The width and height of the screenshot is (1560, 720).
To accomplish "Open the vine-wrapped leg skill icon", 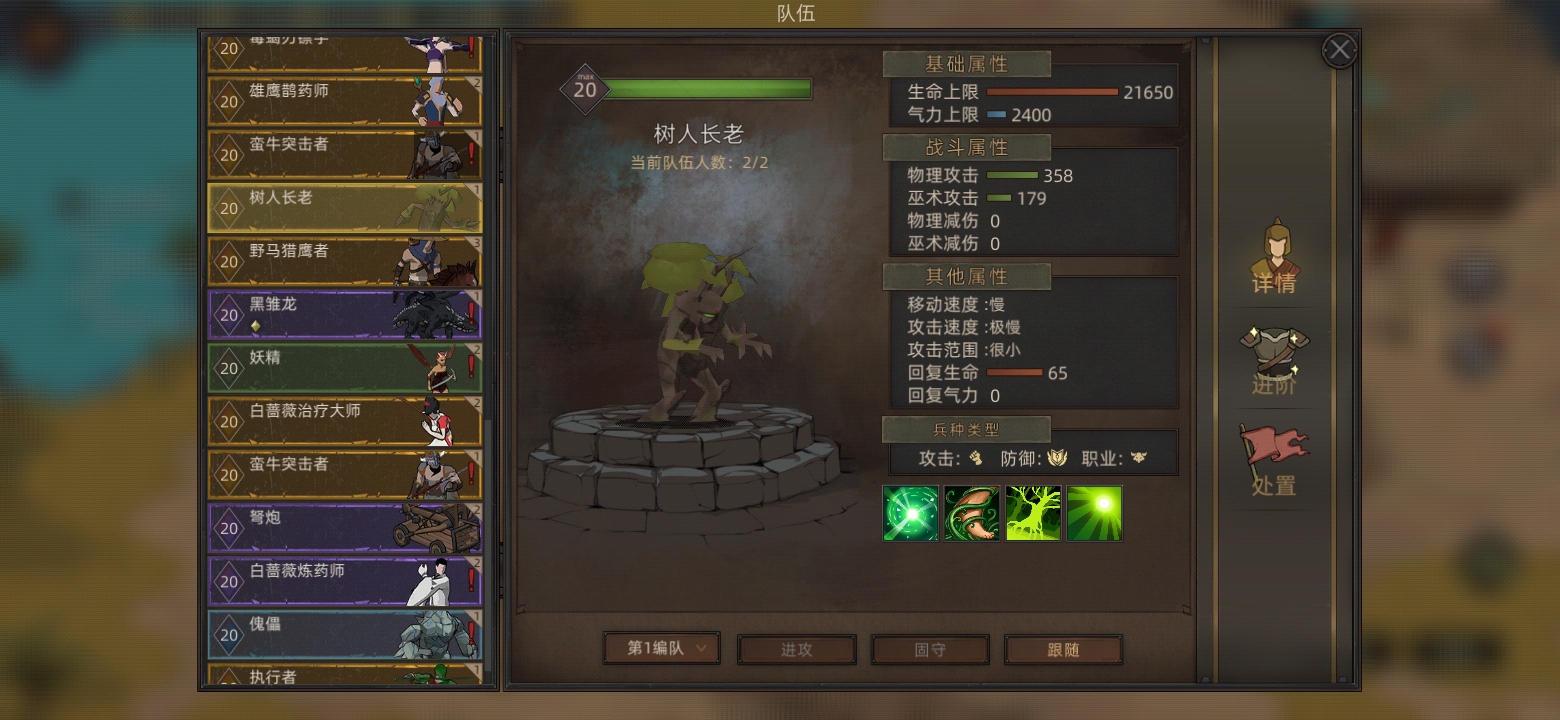I will (x=972, y=513).
